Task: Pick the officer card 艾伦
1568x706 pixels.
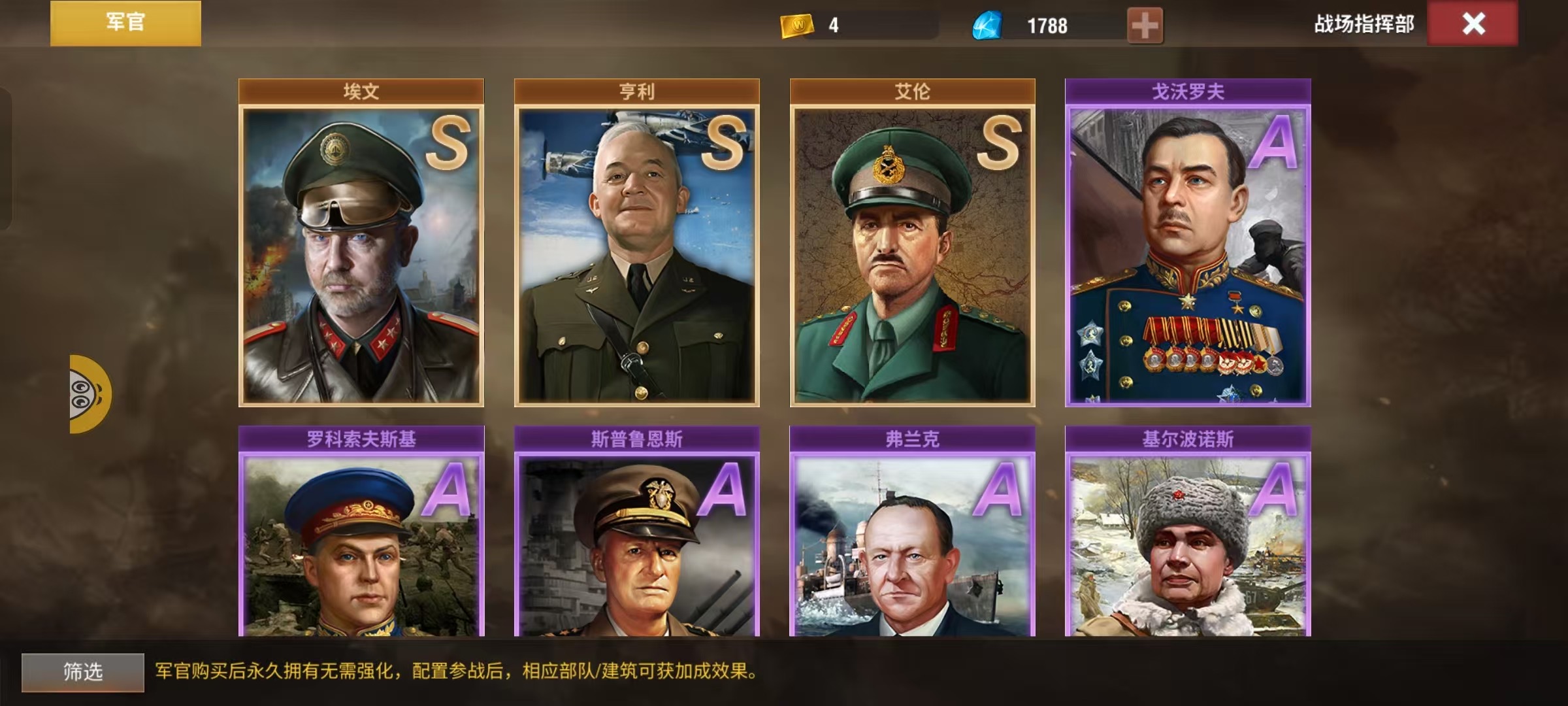Action: click(x=912, y=254)
